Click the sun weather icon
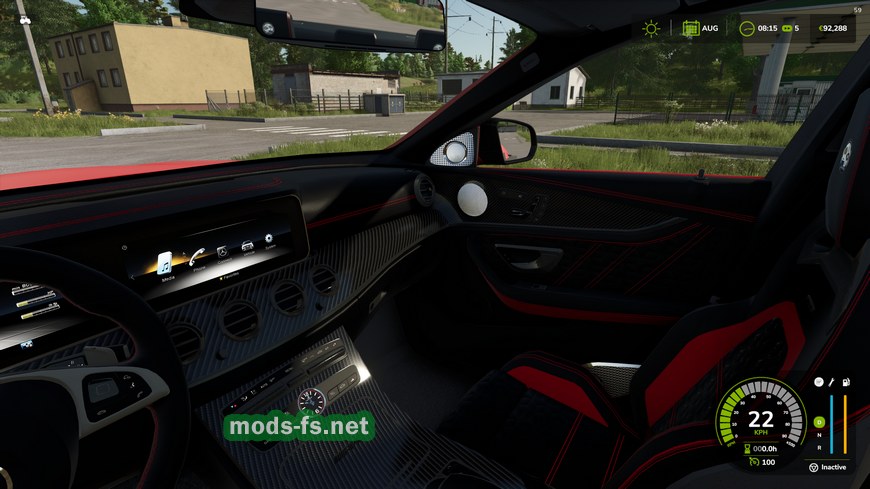 (x=651, y=28)
